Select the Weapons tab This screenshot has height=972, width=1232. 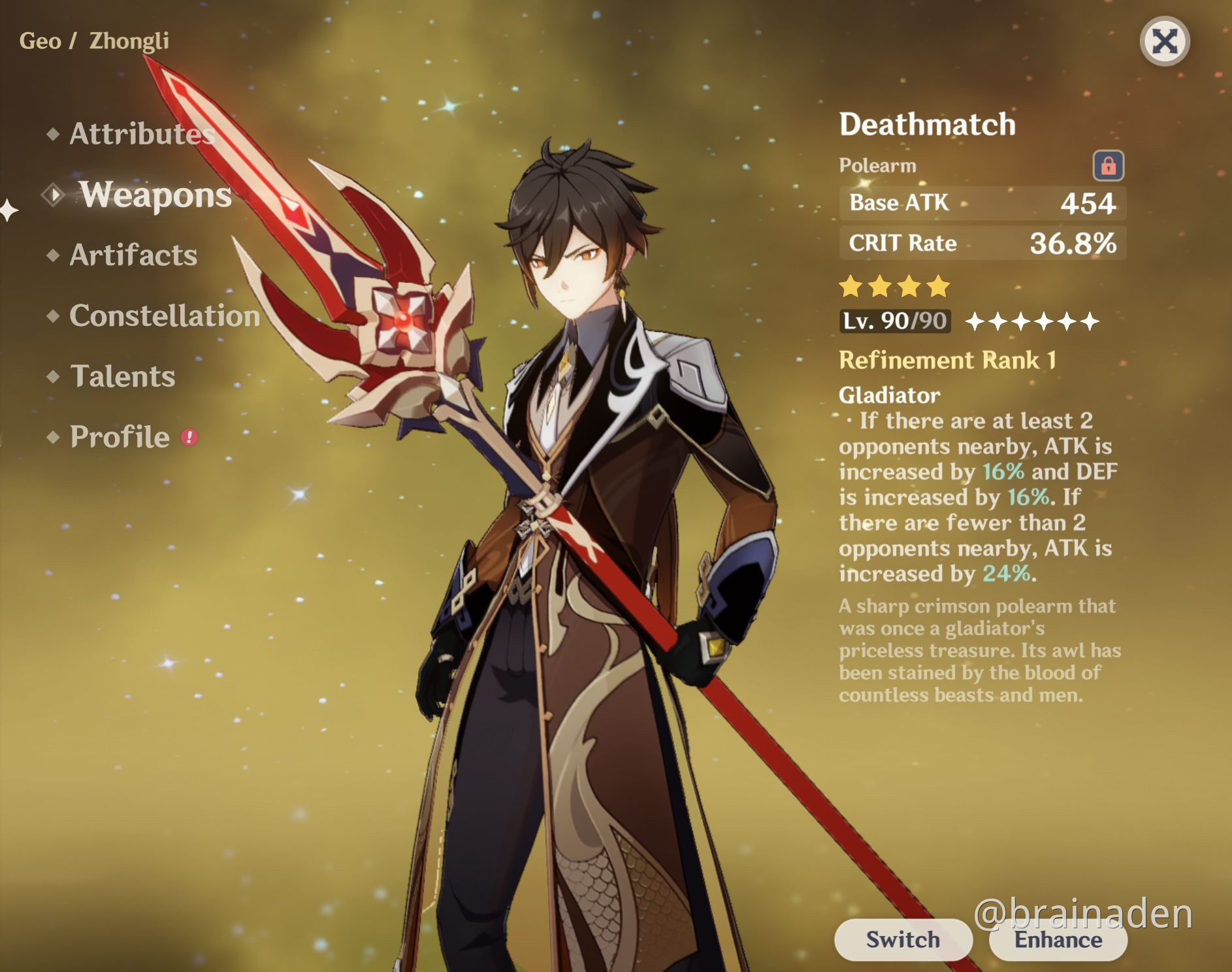coord(155,195)
